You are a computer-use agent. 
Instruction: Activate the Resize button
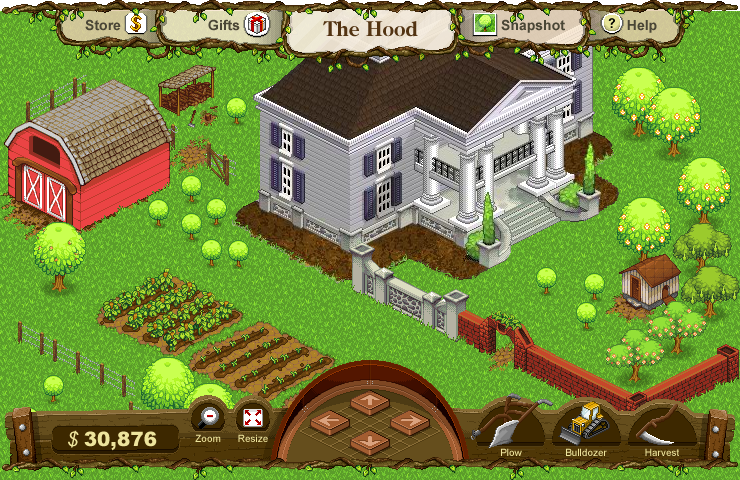pos(253,418)
